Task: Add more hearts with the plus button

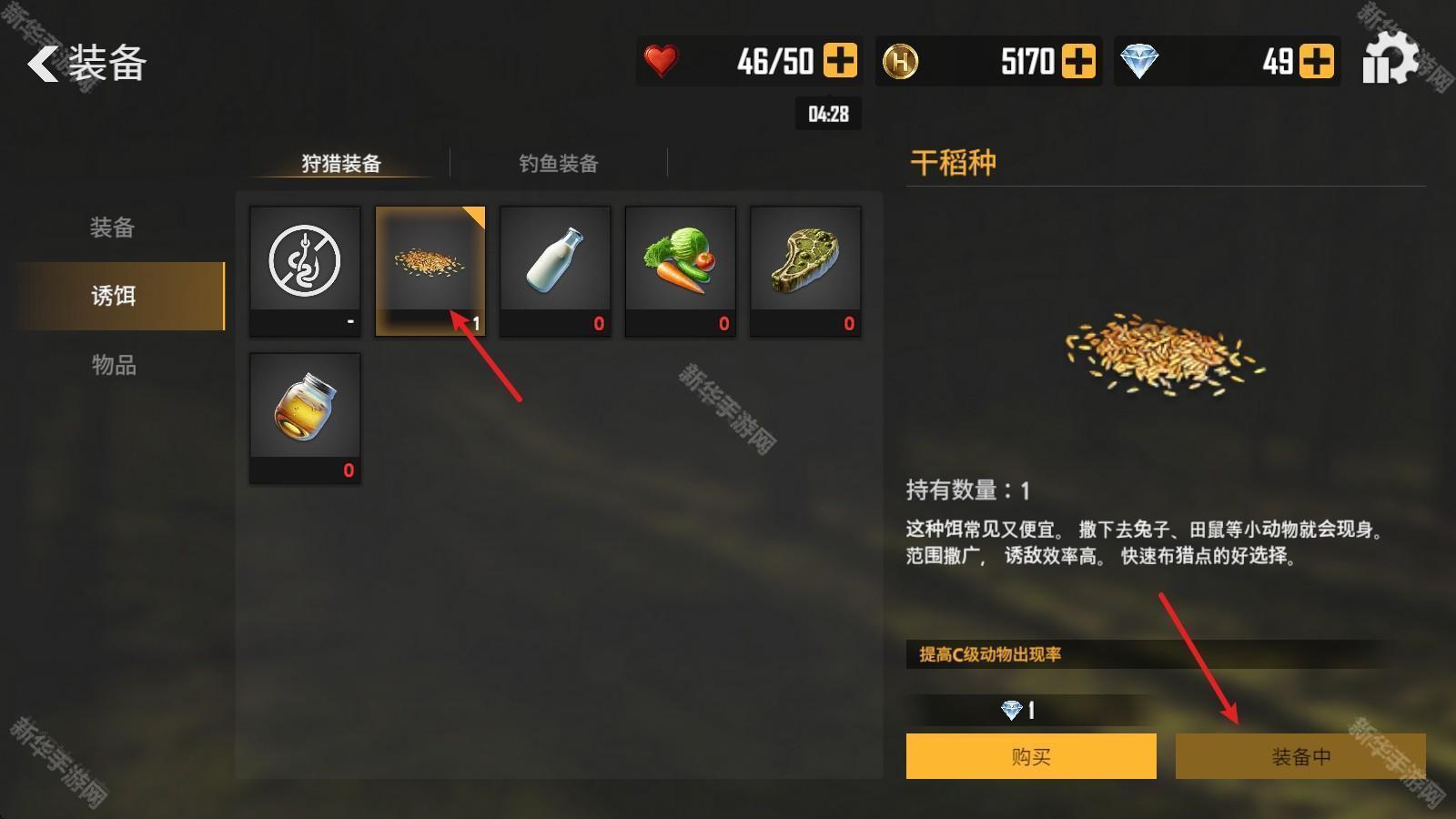Action: pos(839,61)
